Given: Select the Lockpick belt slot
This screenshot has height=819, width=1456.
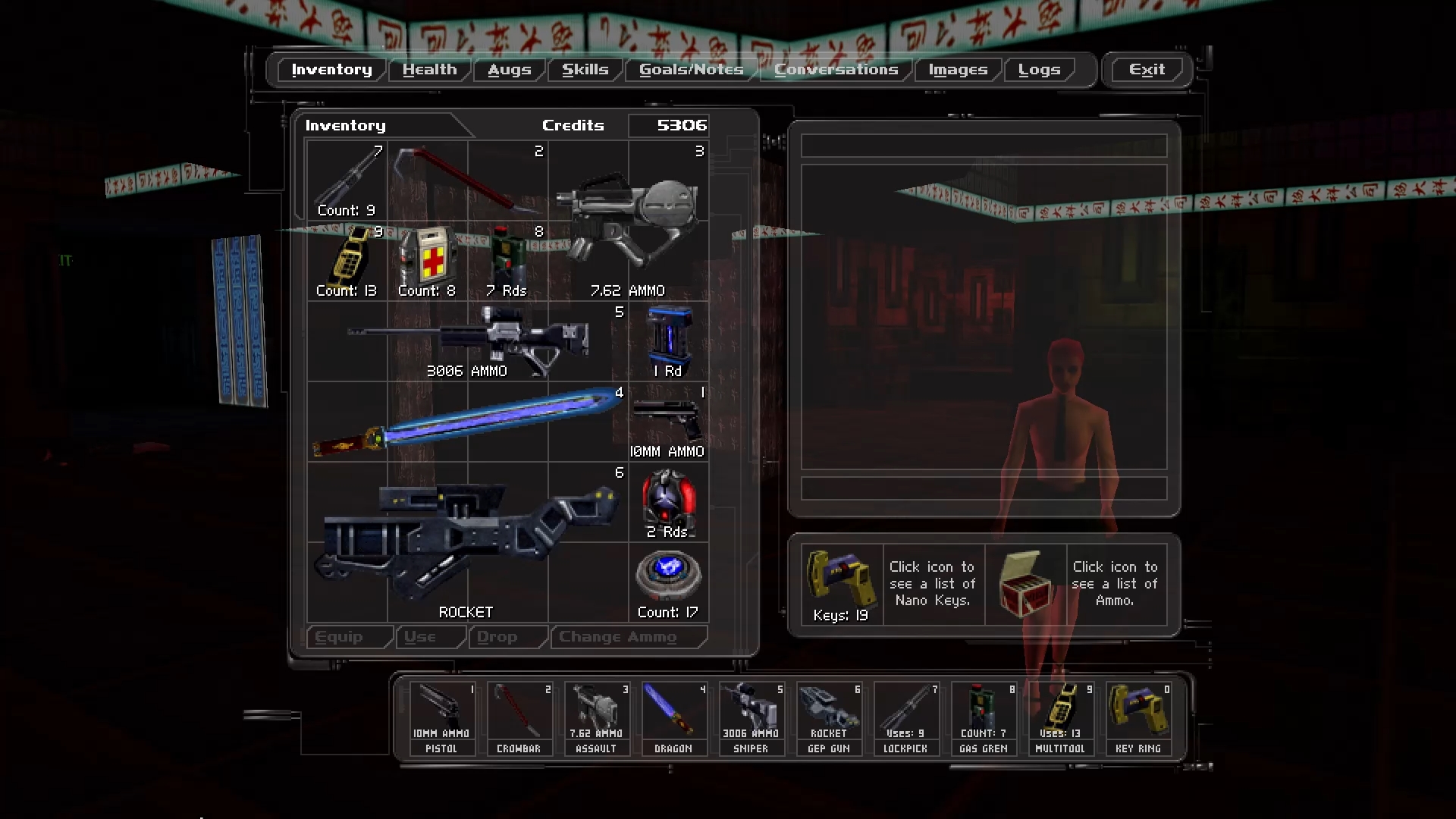Looking at the screenshot, I should [x=905, y=718].
